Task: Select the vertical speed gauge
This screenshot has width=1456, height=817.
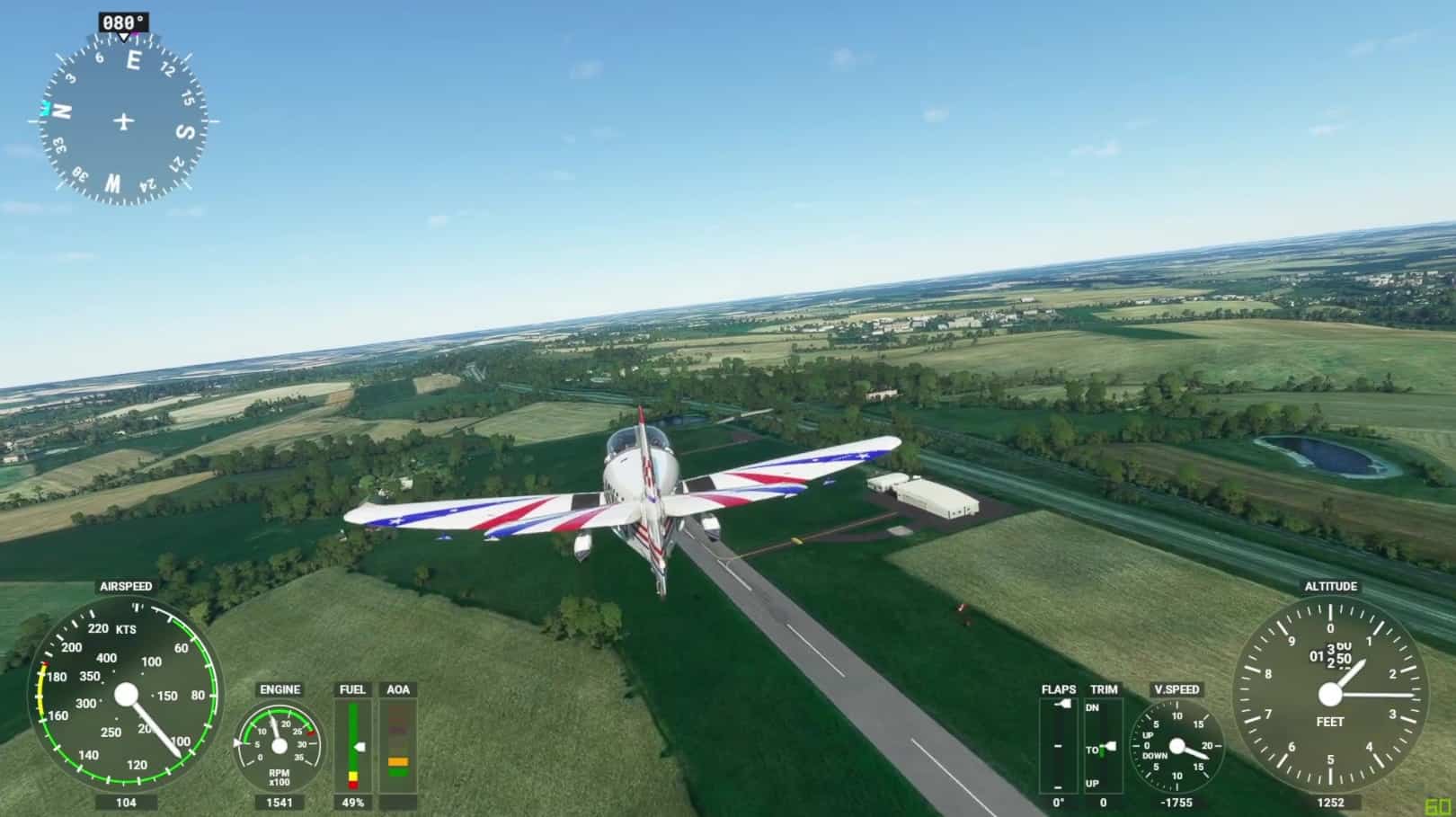Action: [x=1176, y=747]
